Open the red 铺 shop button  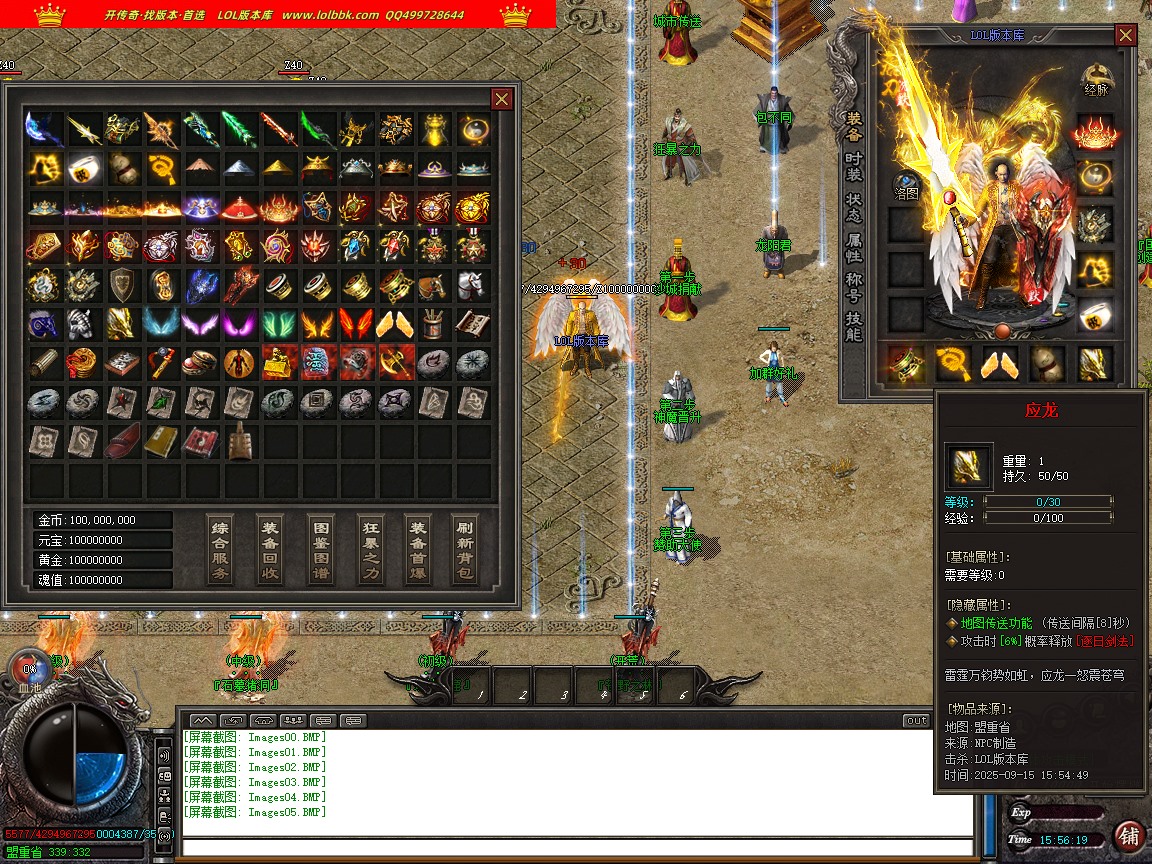coord(1129,836)
